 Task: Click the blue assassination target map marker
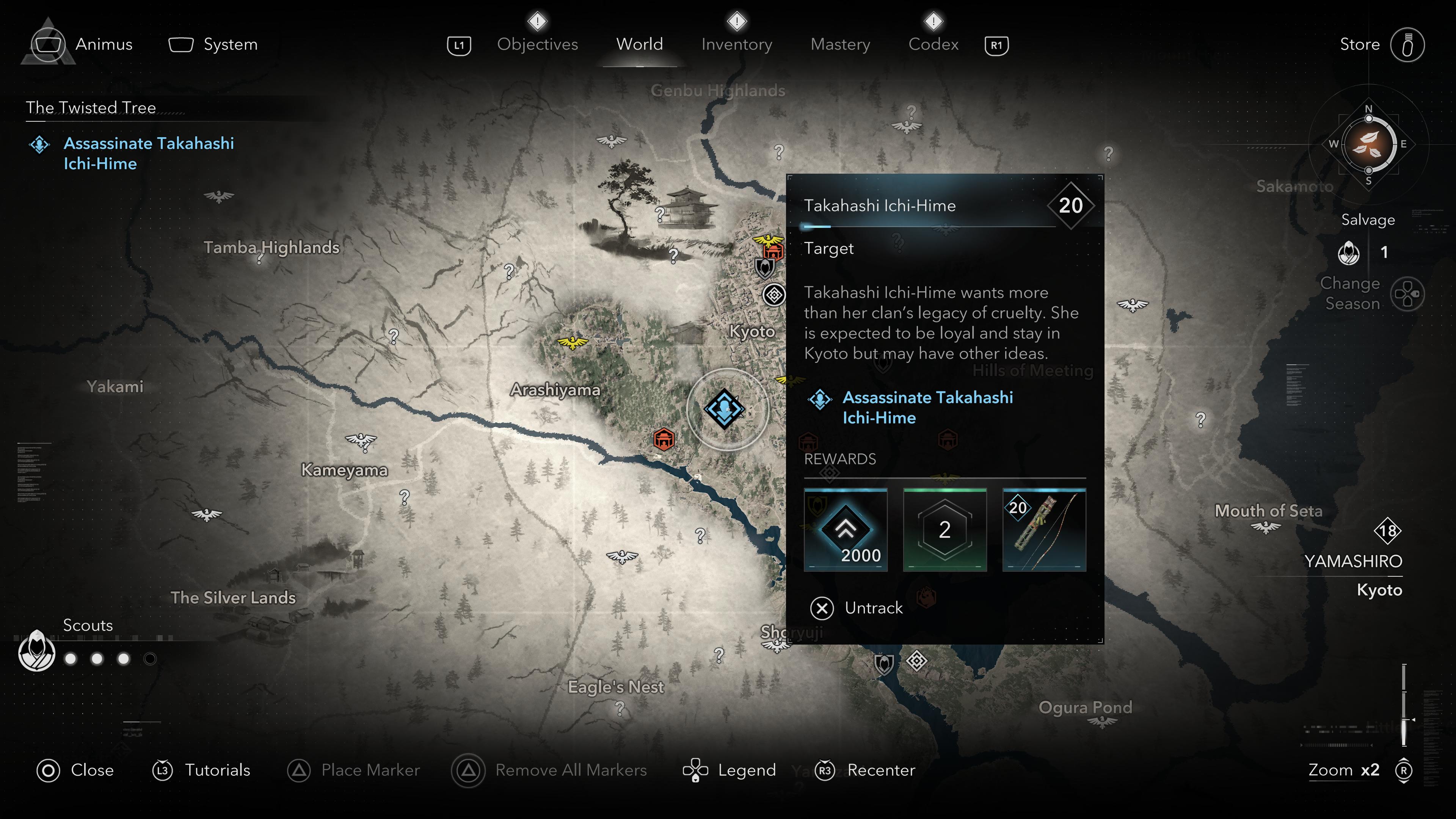[724, 408]
